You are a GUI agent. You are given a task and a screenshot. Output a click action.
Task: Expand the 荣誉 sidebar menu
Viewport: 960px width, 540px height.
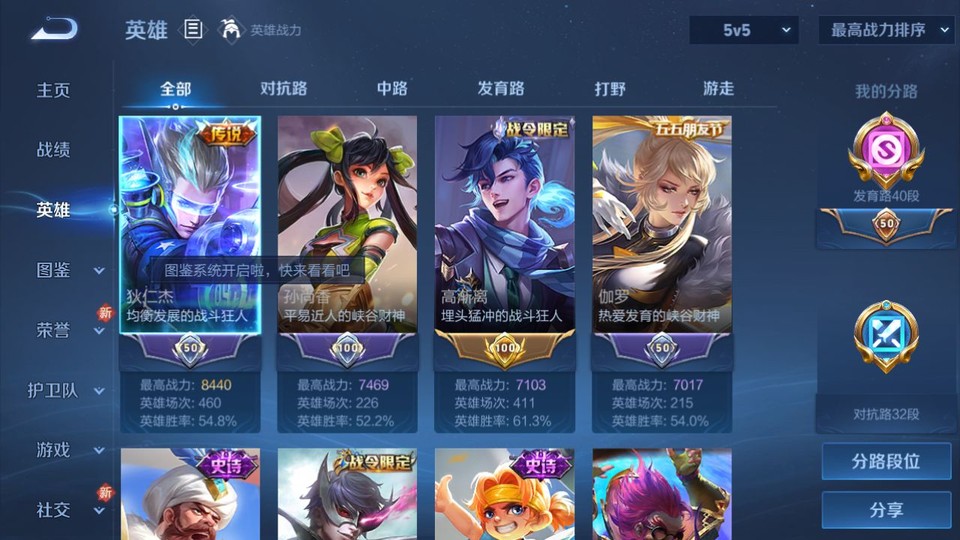(68, 330)
